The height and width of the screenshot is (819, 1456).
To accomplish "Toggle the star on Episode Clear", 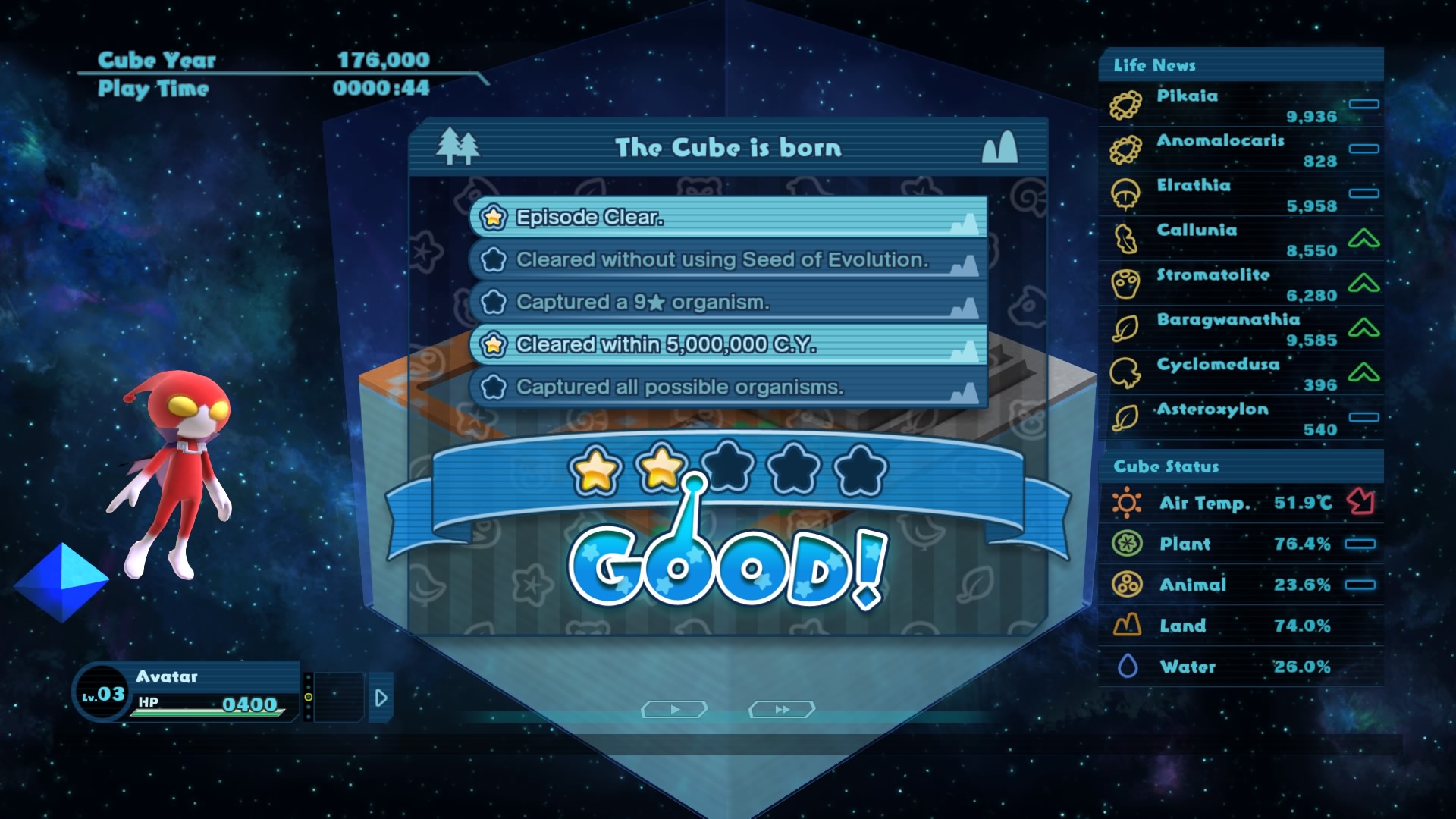I will (x=494, y=218).
